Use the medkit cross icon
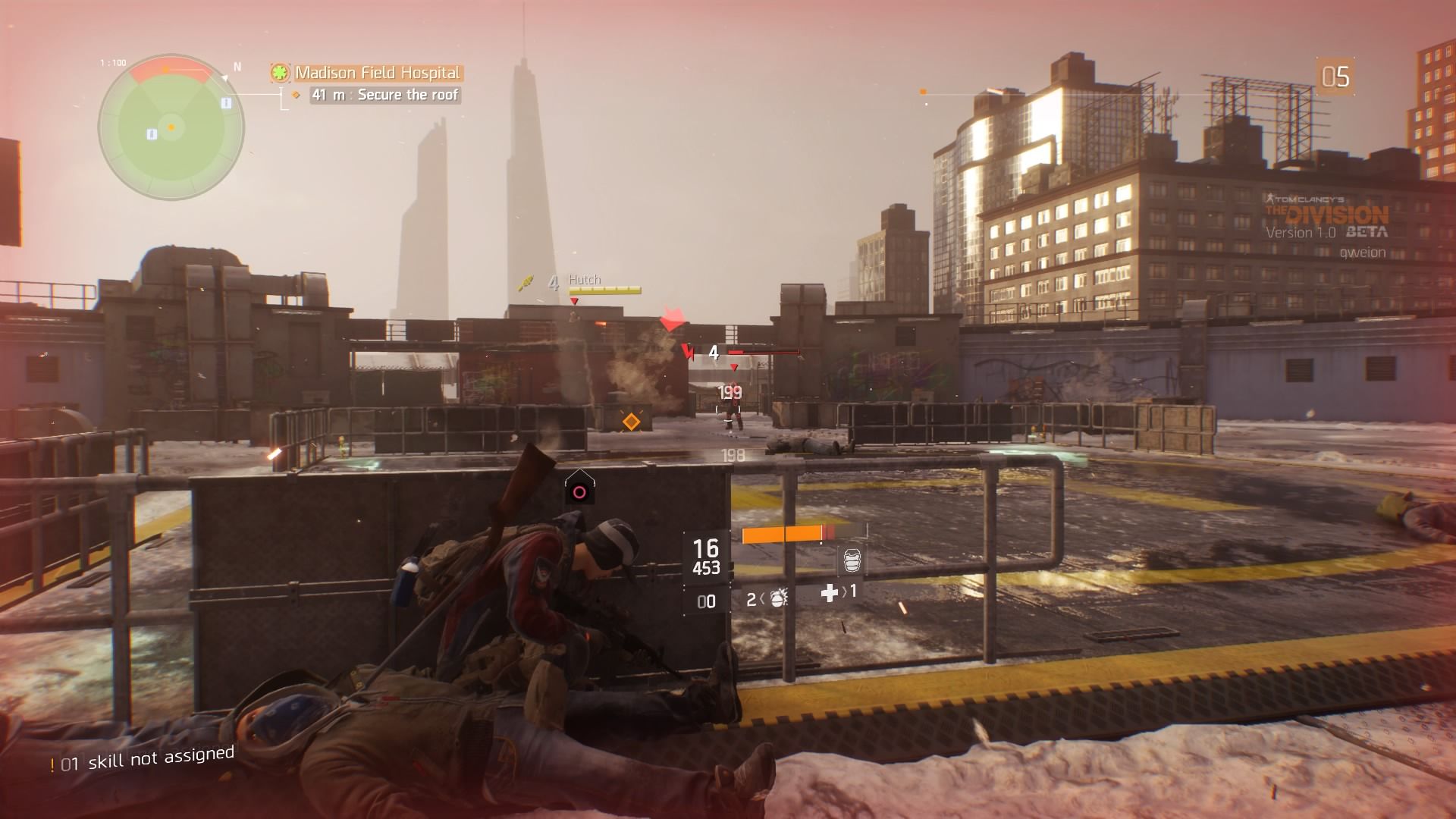1456x819 pixels. pyautogui.click(x=830, y=592)
